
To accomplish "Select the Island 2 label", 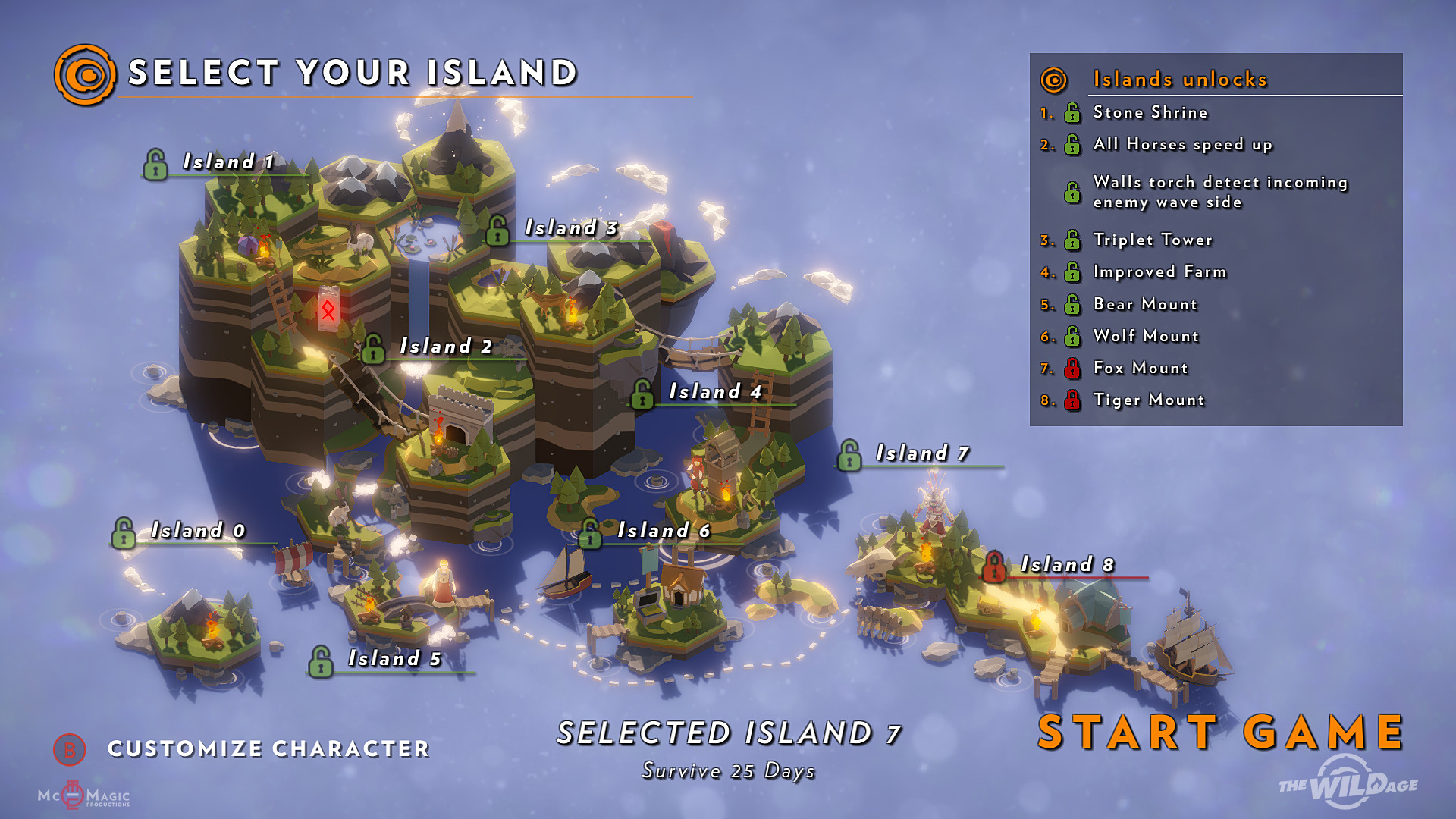I will point(445,348).
